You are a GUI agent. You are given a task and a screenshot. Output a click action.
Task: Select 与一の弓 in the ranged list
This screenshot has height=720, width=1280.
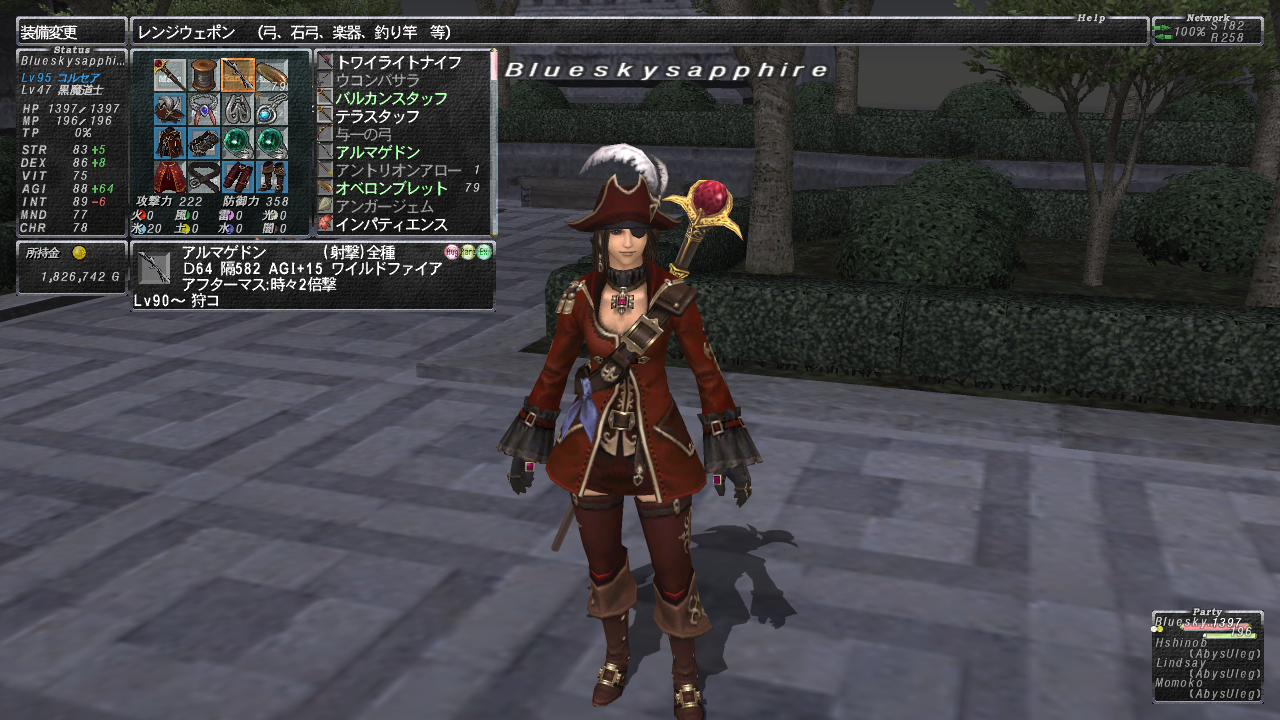click(363, 134)
